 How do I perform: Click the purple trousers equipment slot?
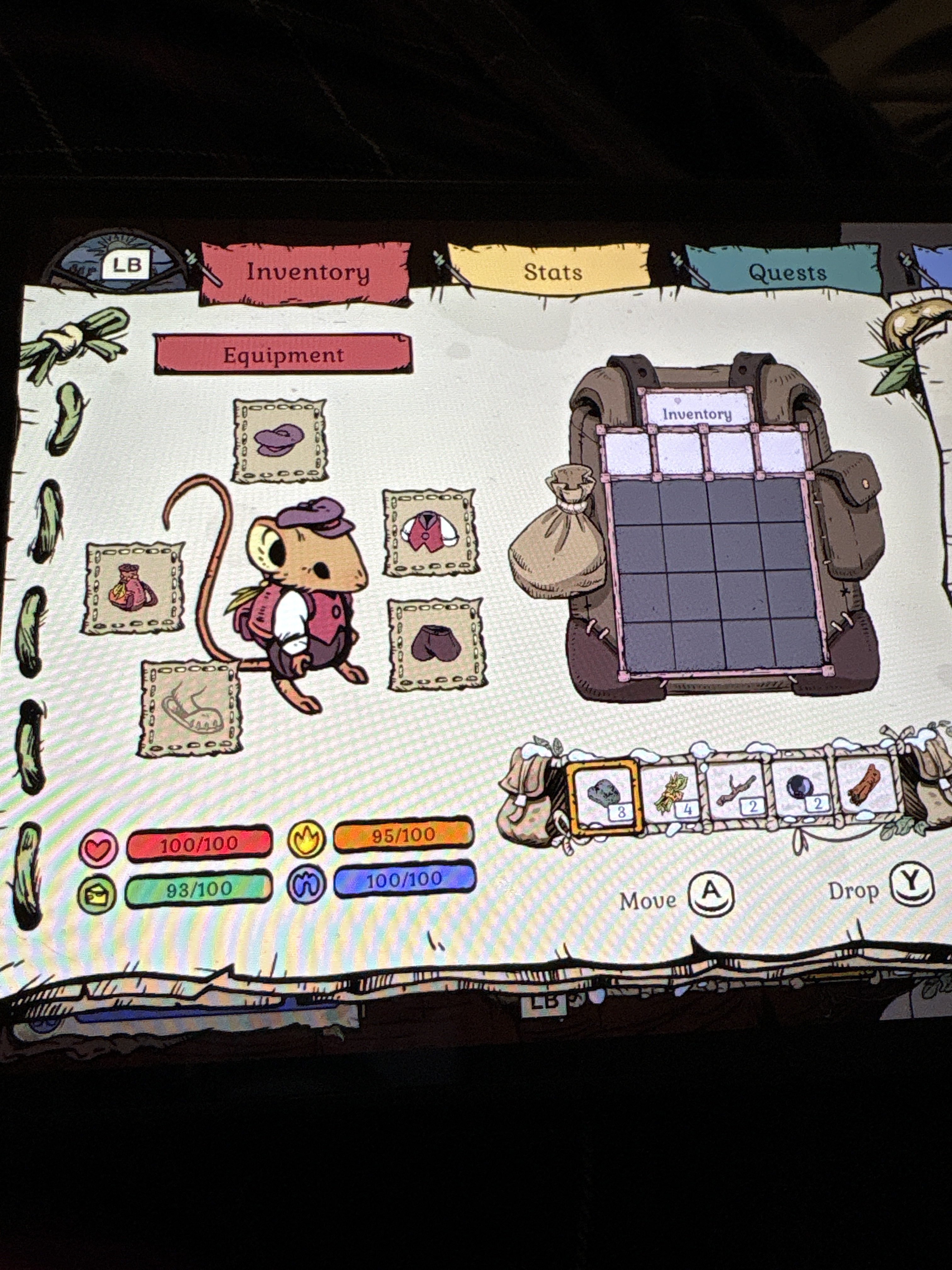coord(435,644)
